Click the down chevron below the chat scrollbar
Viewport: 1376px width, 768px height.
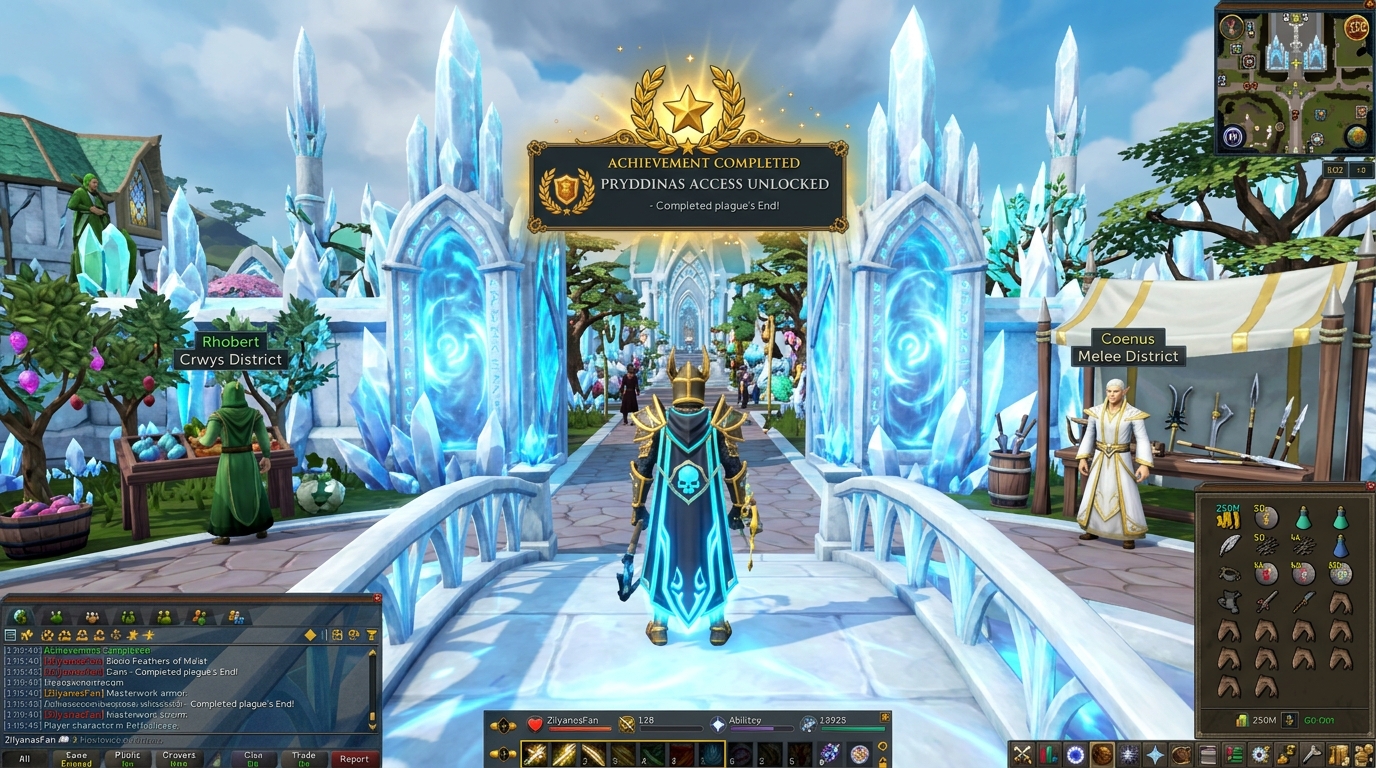371,726
